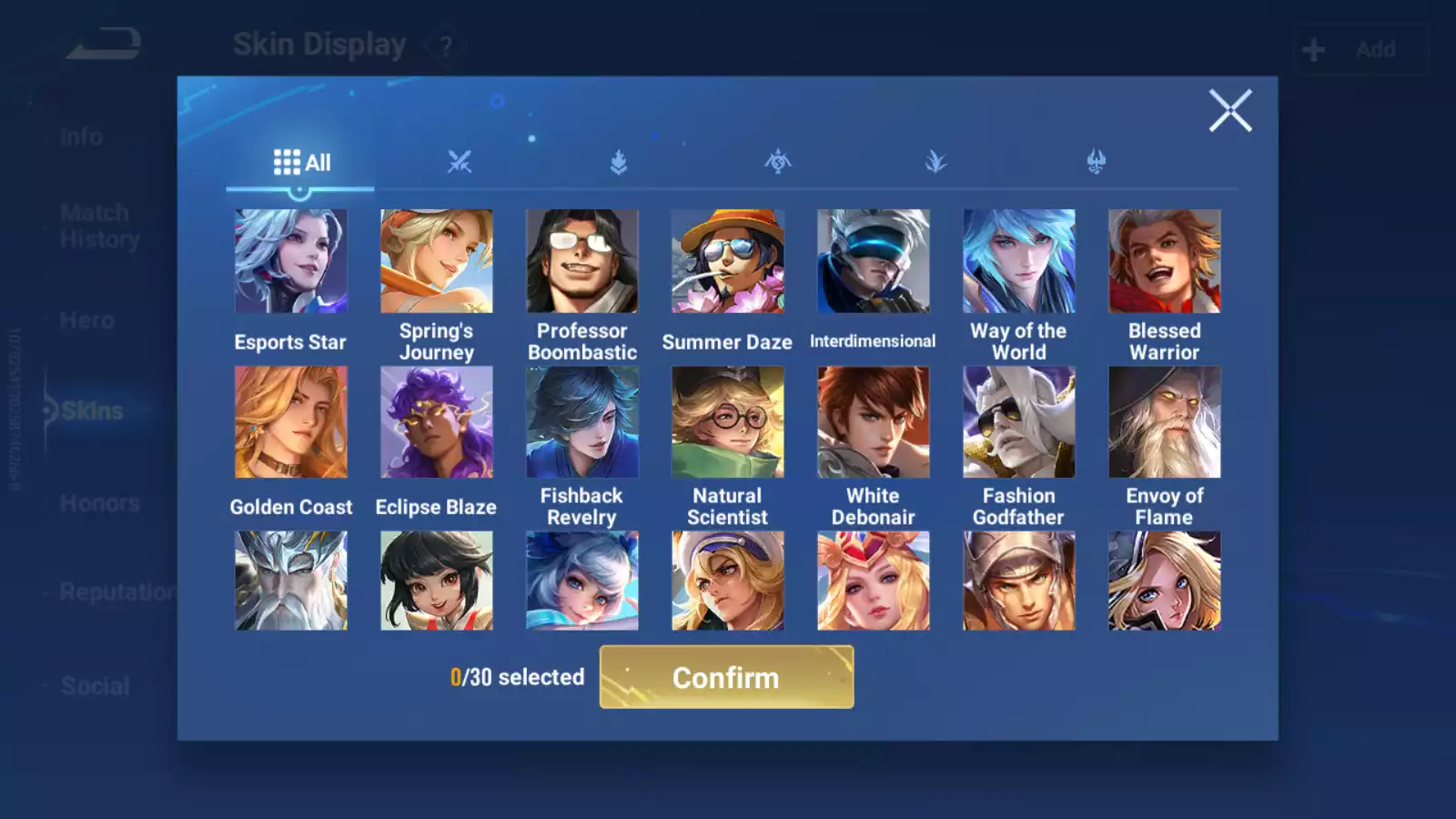This screenshot has width=1456, height=819.
Task: Select the Summer Daze skin
Action: pyautogui.click(x=727, y=261)
